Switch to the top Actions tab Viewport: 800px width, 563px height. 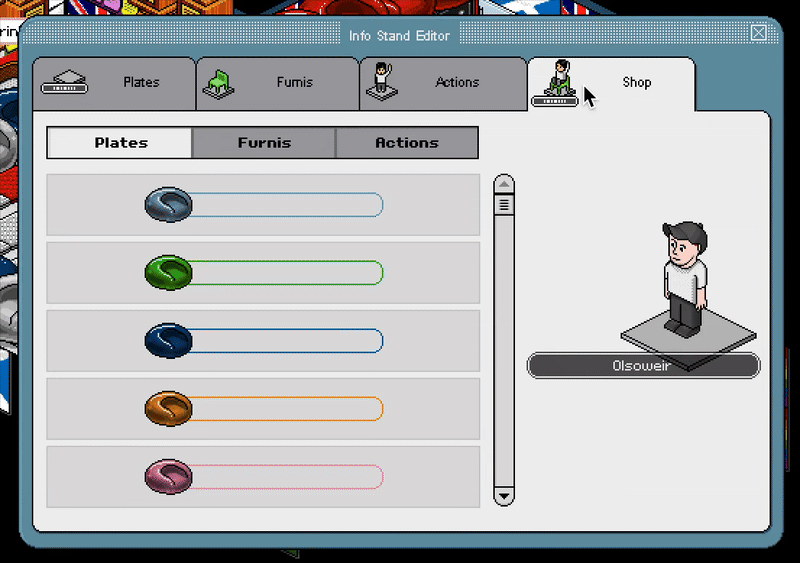click(443, 83)
